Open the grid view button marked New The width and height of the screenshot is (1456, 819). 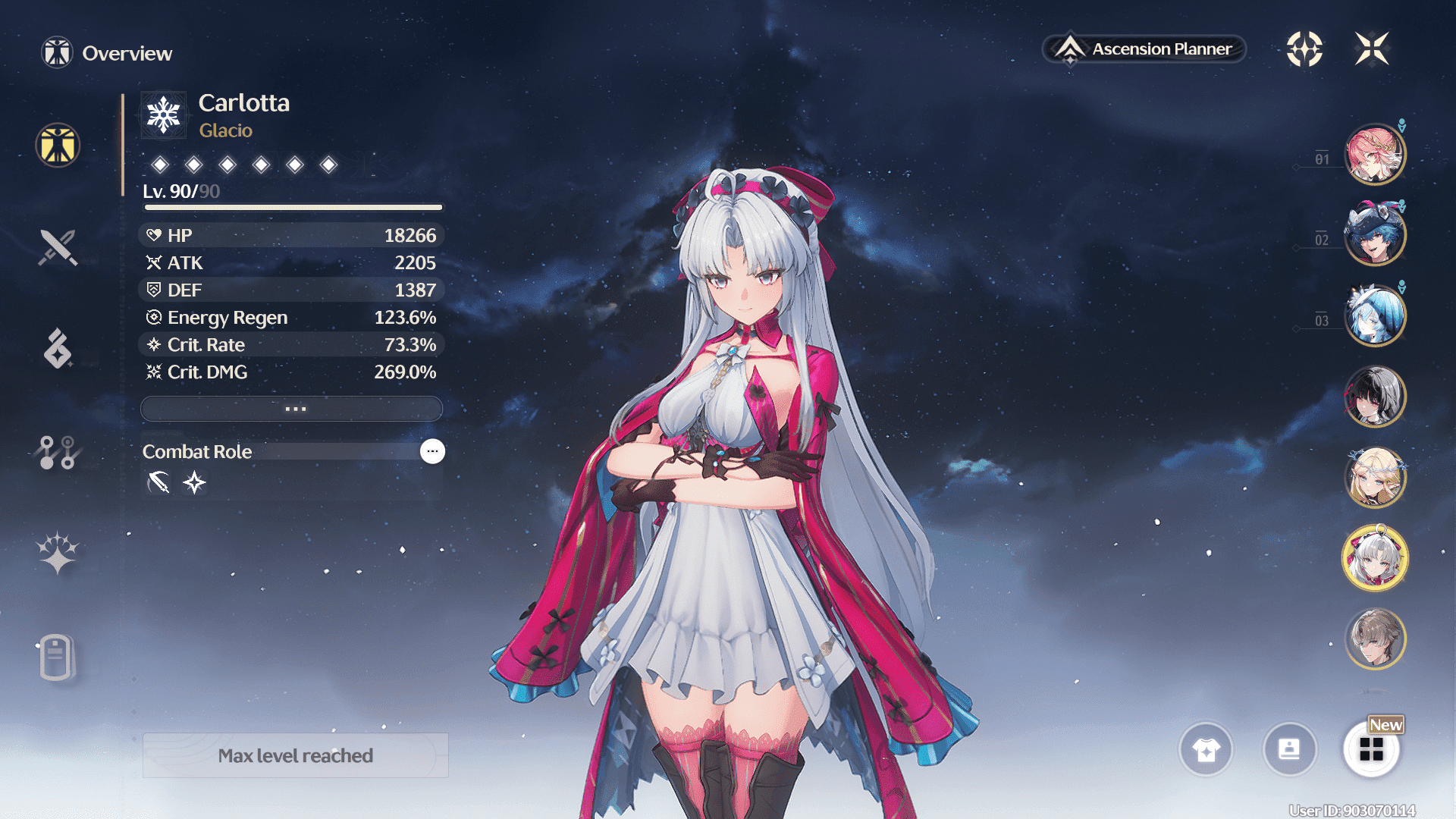coord(1371,749)
